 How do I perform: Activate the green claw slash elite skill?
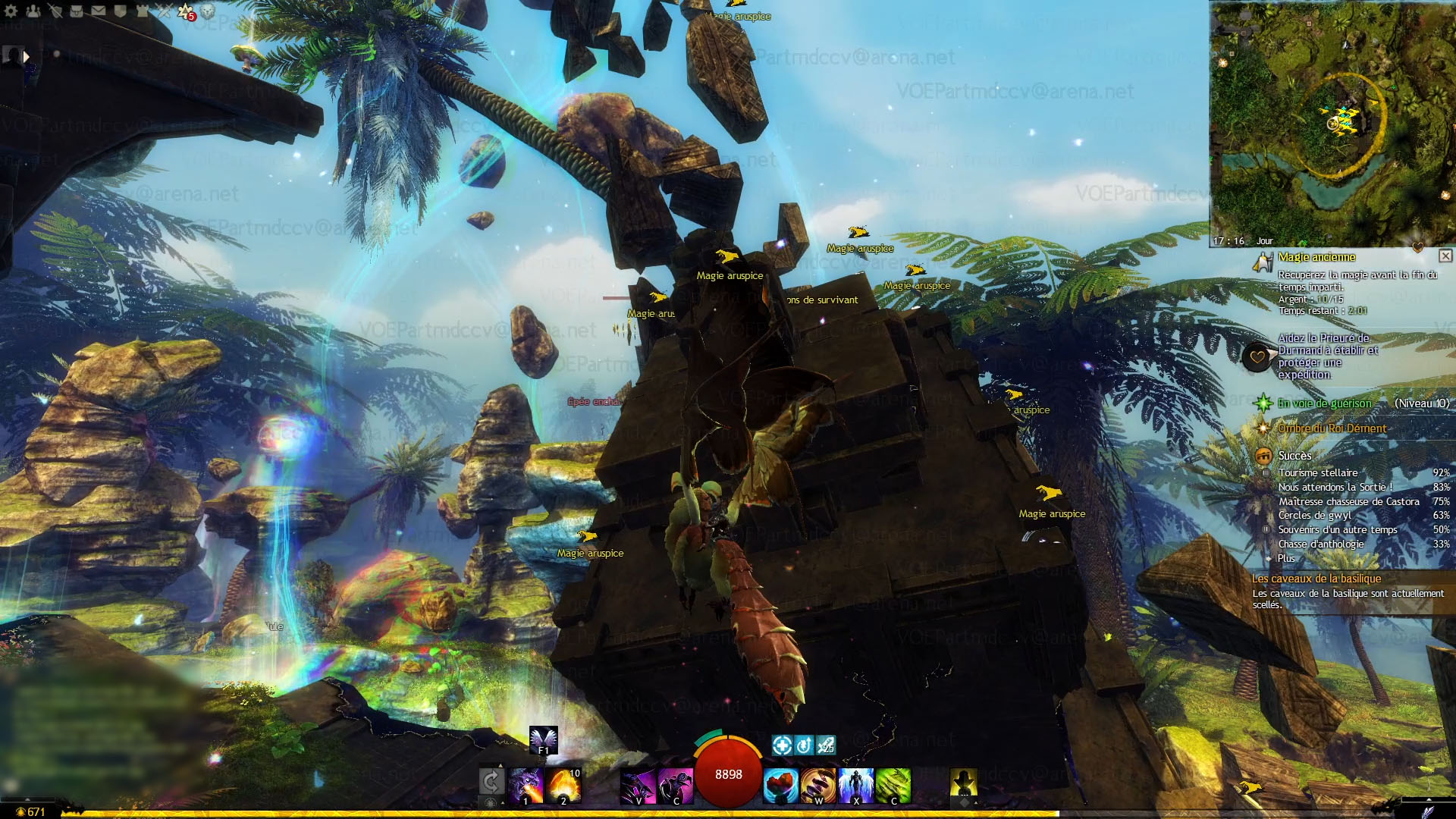(x=893, y=785)
